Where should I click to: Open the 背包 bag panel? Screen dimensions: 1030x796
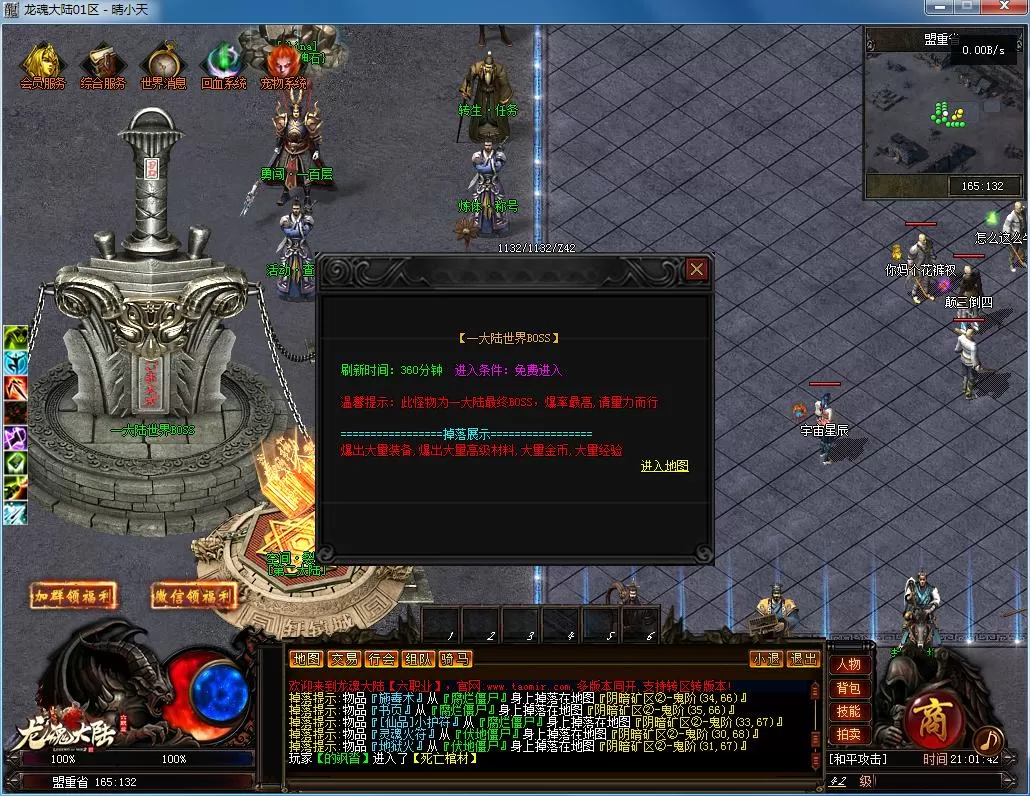[848, 688]
